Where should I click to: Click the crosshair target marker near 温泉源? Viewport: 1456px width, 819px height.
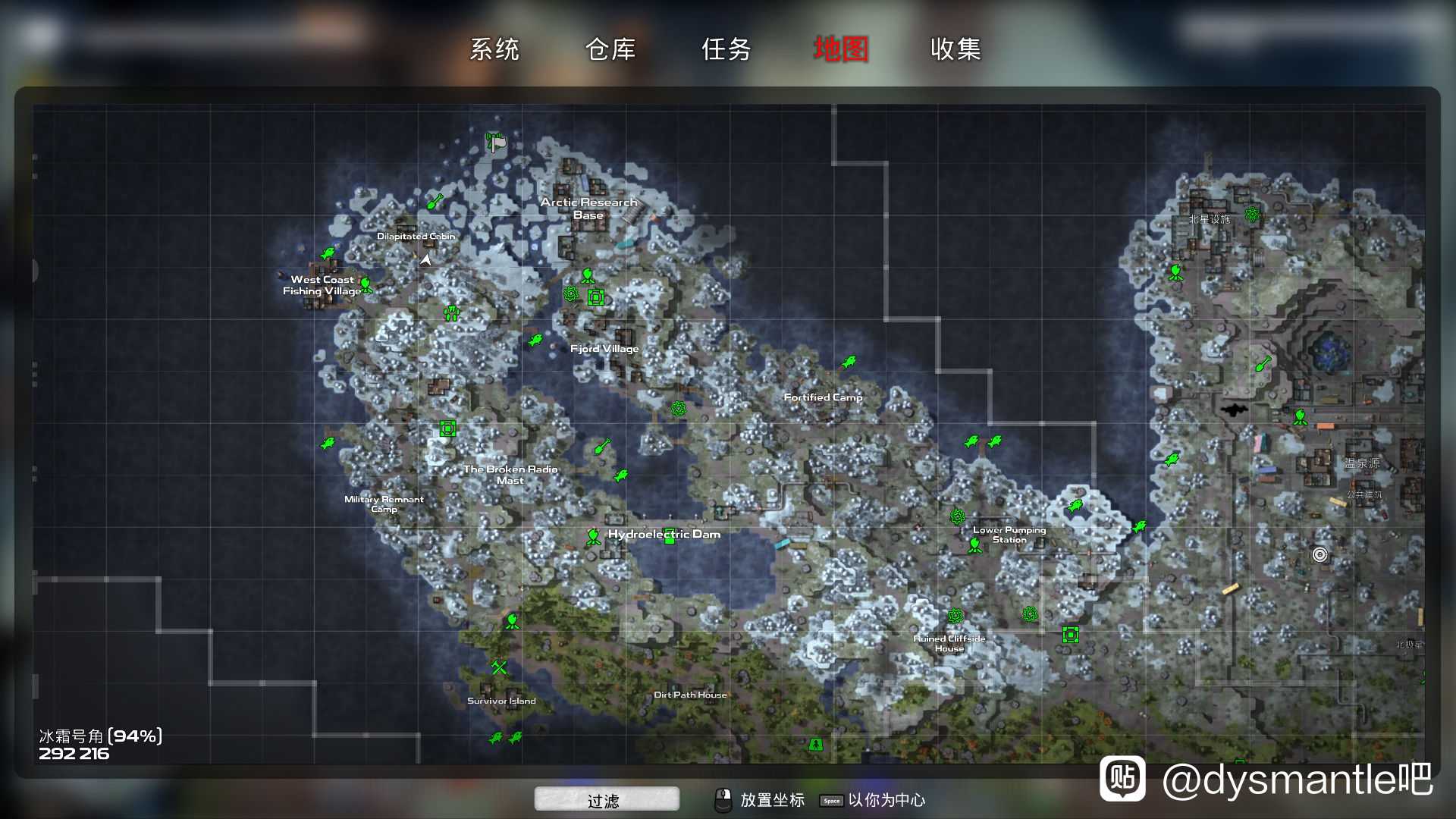(x=1320, y=556)
